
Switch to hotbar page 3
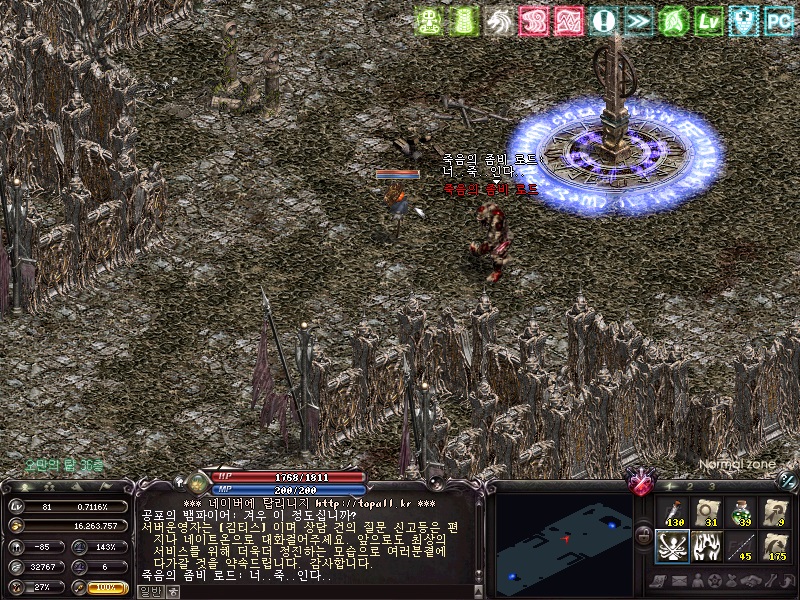[711, 486]
